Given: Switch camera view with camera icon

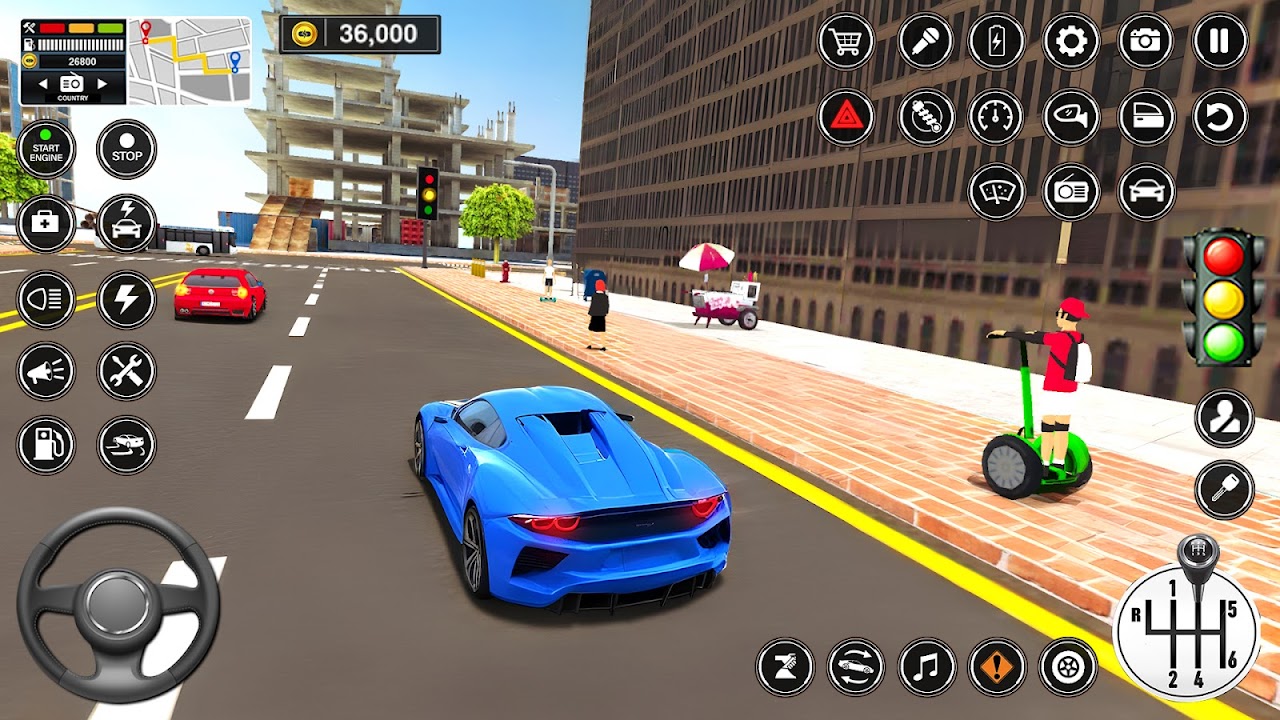Looking at the screenshot, I should pyautogui.click(x=1145, y=42).
